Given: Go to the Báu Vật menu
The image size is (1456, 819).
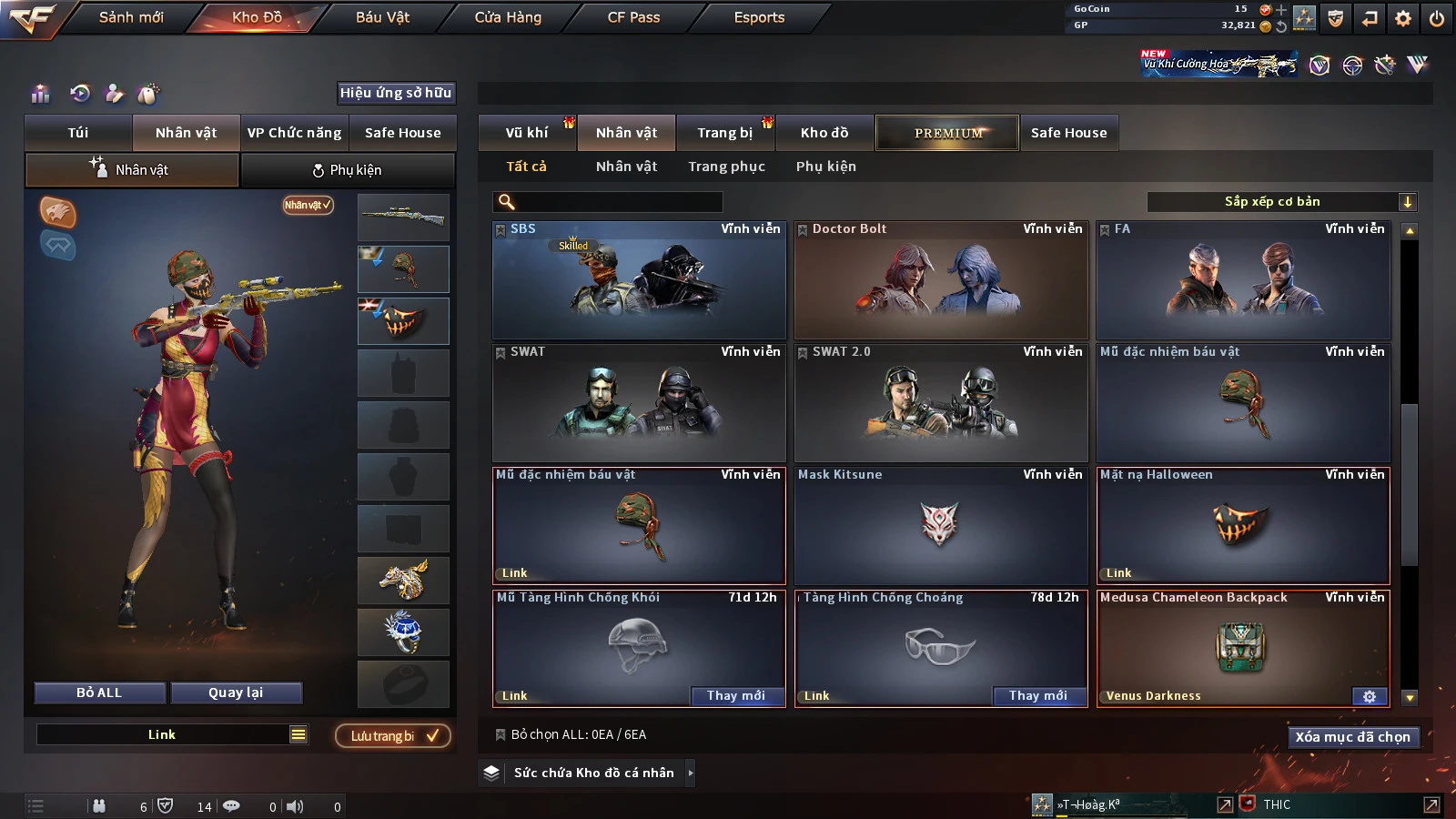Looking at the screenshot, I should [x=382, y=17].
